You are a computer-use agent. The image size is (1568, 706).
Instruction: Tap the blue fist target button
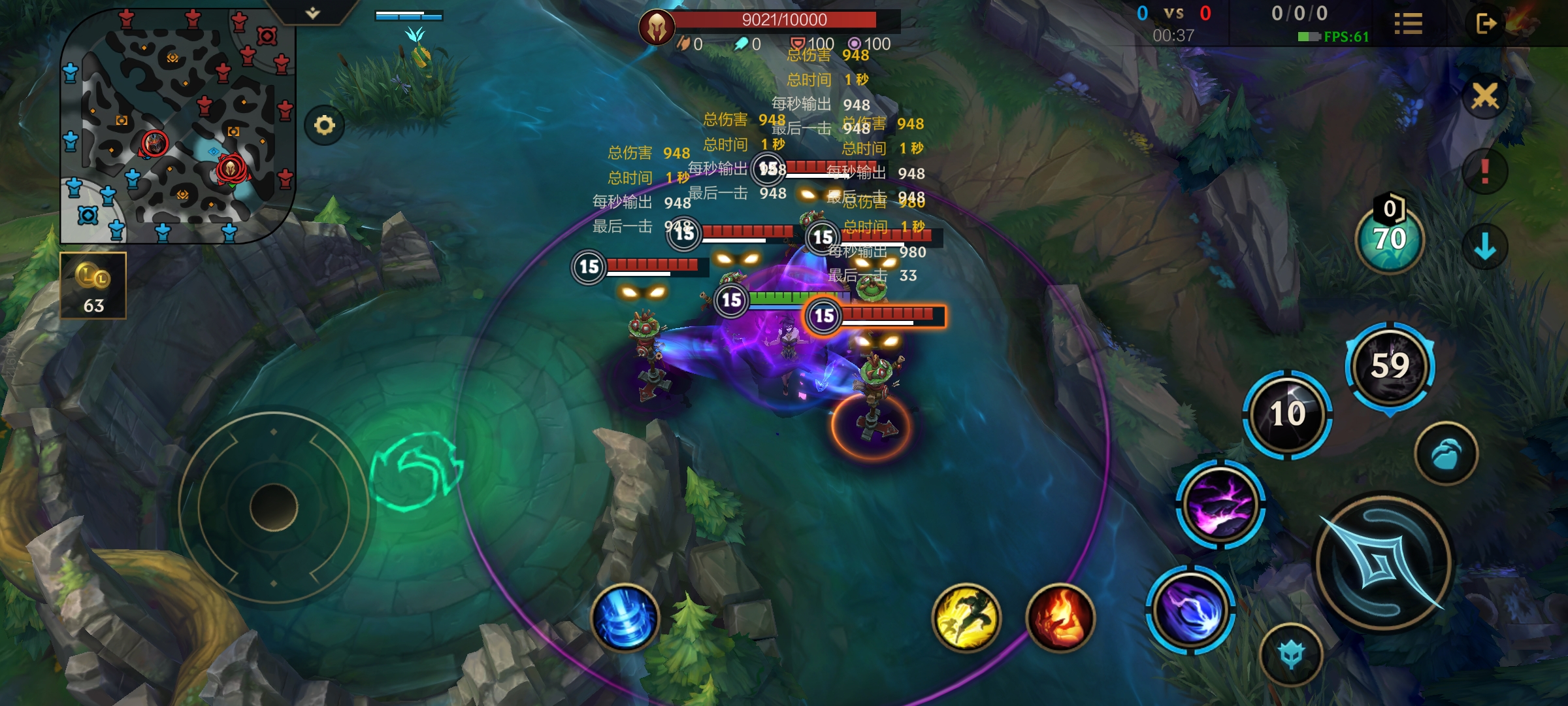[1446, 454]
